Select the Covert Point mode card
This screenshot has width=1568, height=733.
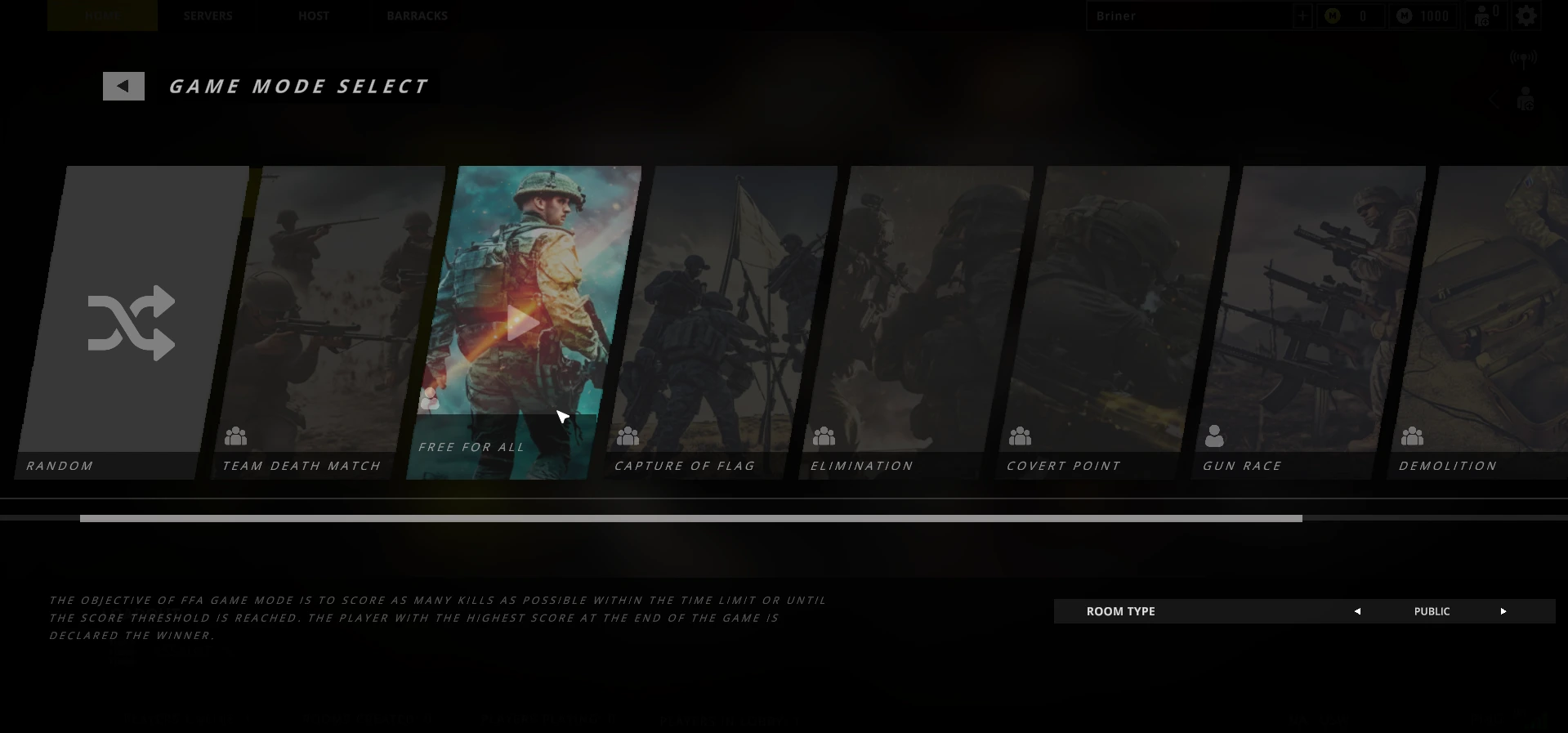(x=1111, y=323)
